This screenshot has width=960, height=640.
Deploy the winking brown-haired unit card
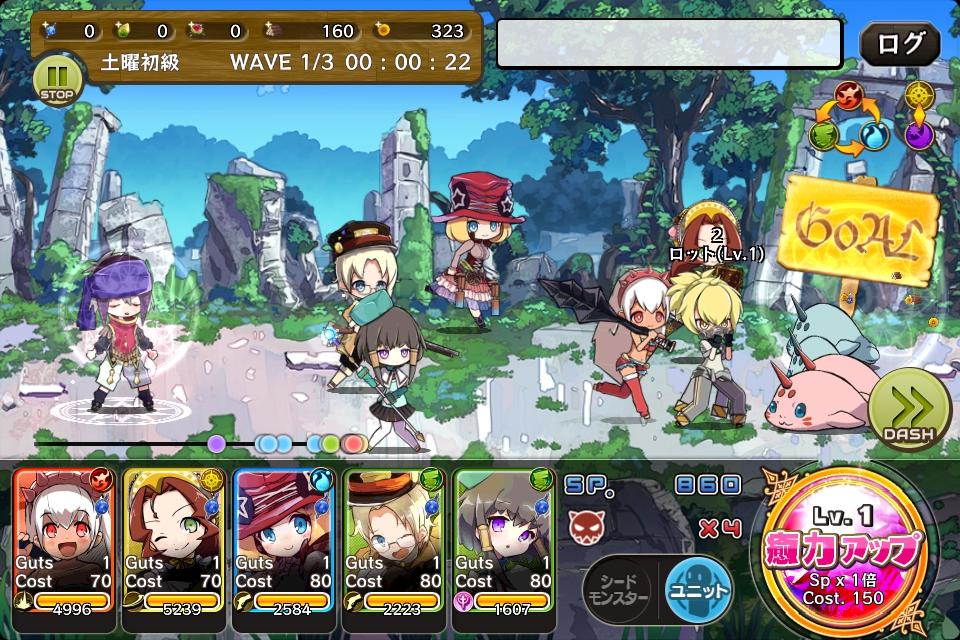click(x=174, y=539)
